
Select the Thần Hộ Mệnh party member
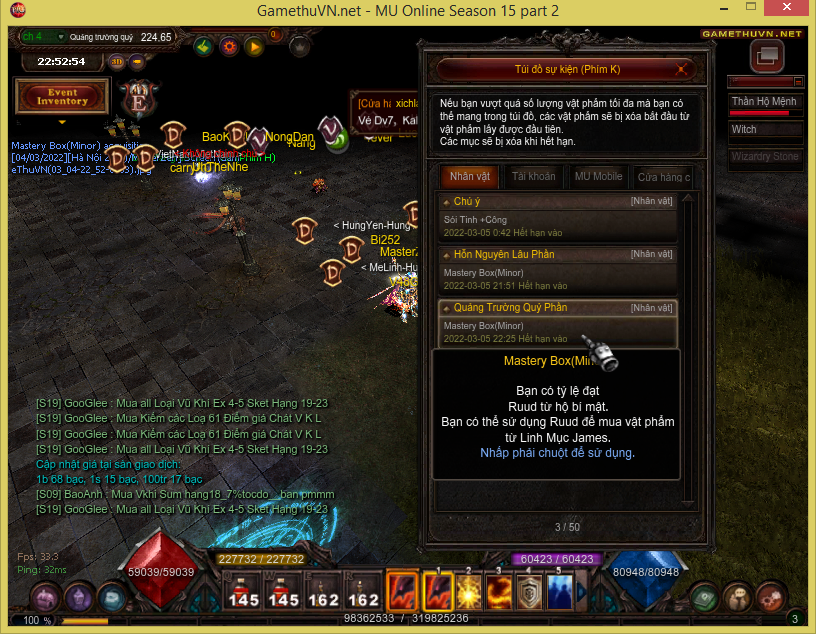765,103
